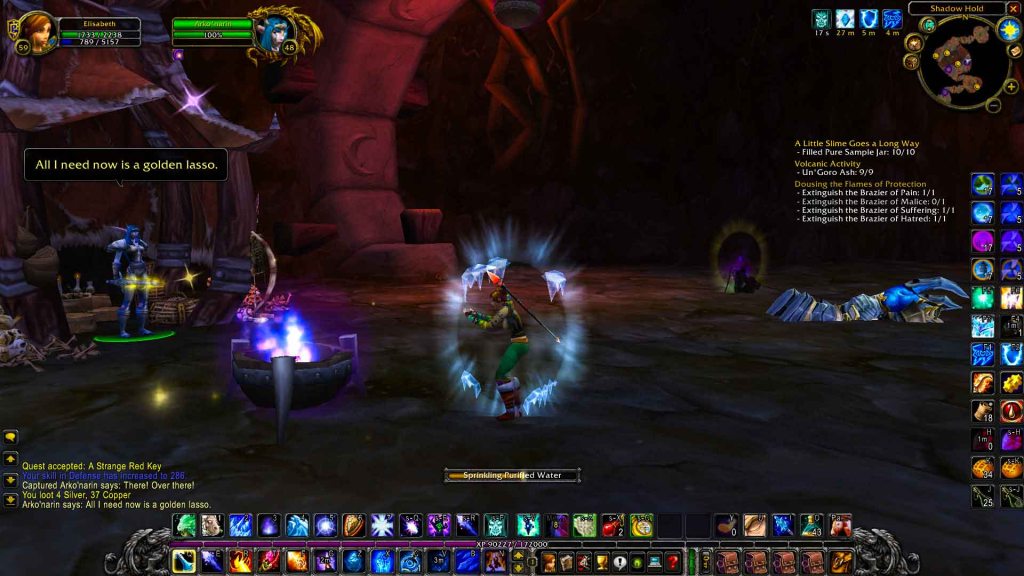Close the Shadow Hold minimap header
This screenshot has width=1024, height=576.
1013,9
